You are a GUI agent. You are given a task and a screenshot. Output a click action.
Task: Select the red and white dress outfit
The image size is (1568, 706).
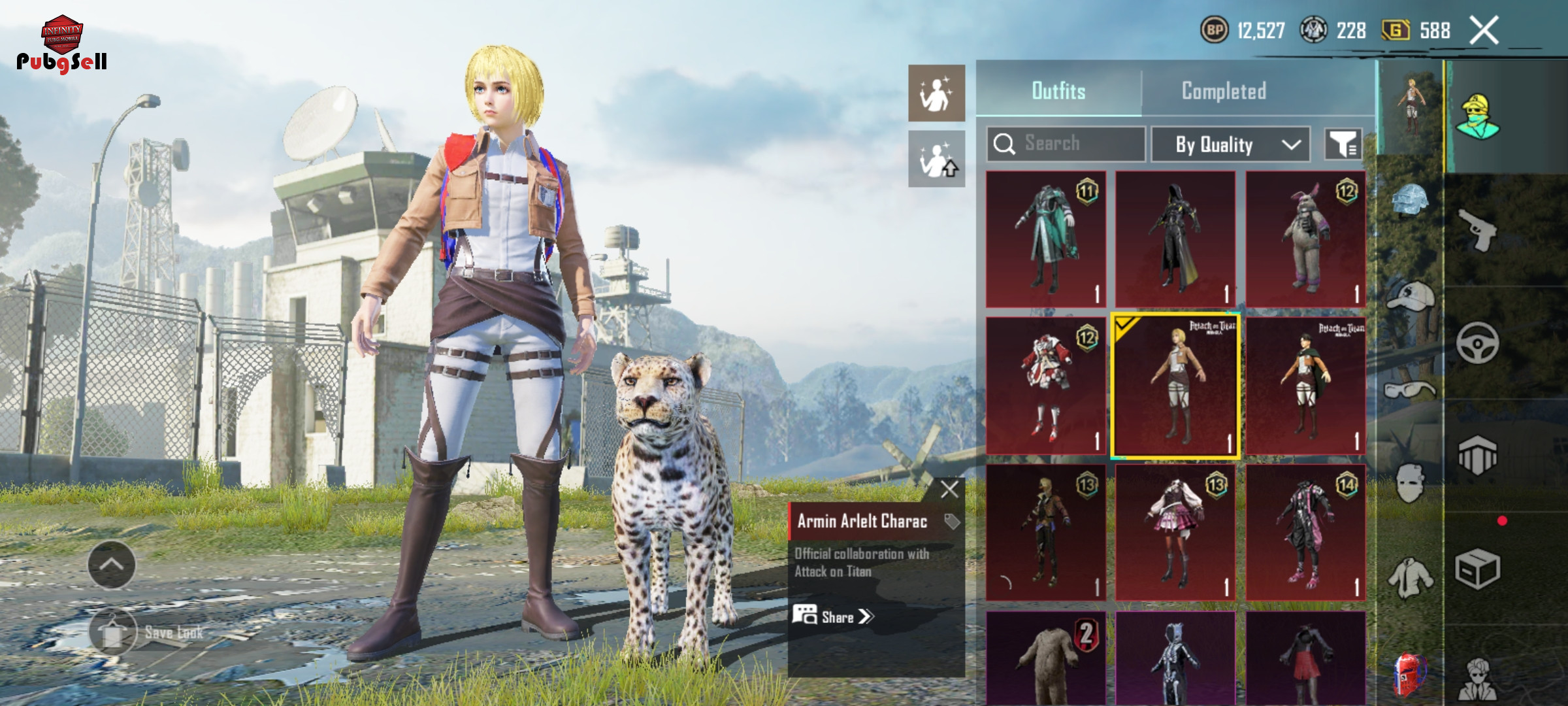point(1046,386)
